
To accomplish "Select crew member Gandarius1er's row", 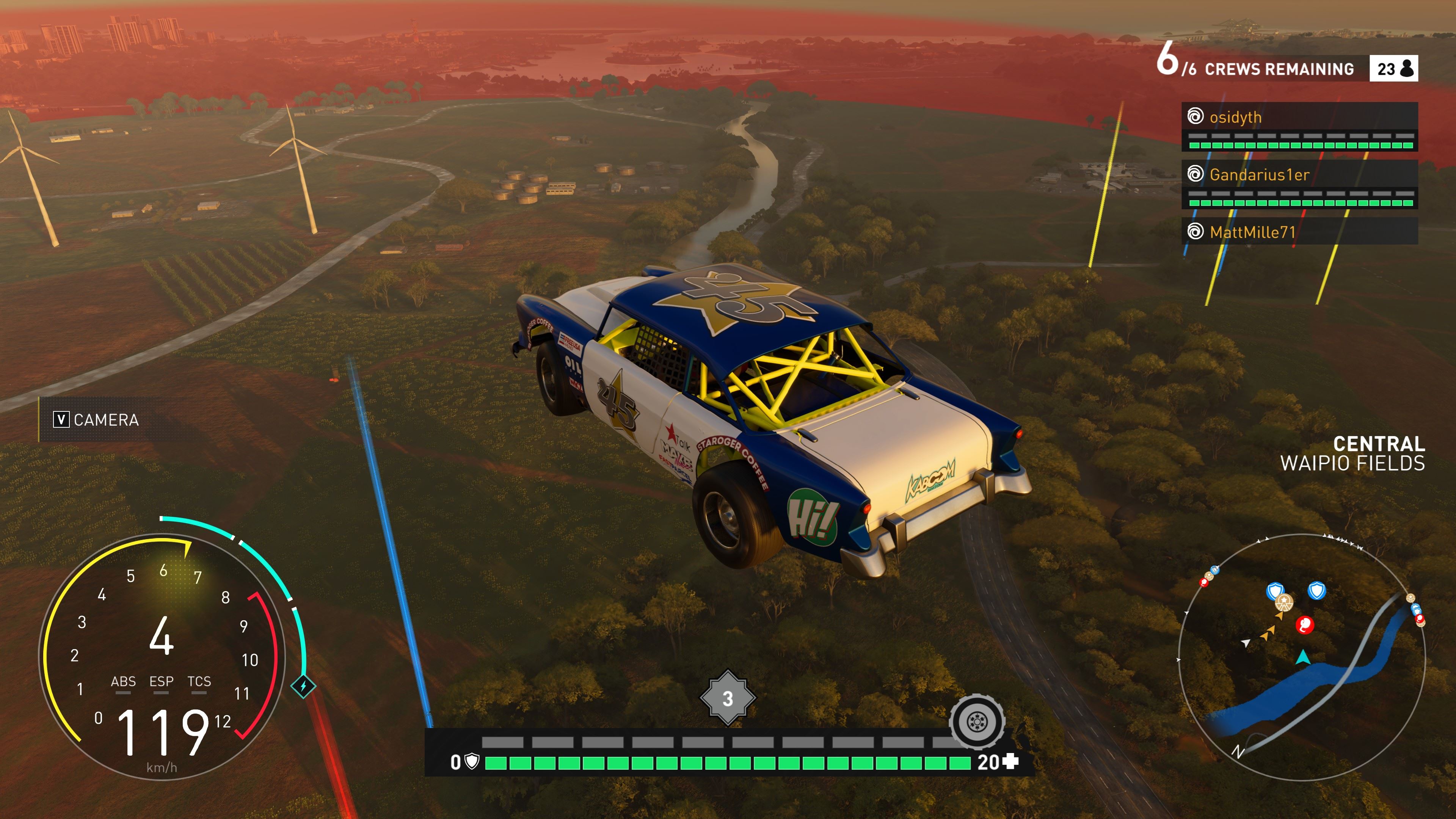I will 1299,175.
